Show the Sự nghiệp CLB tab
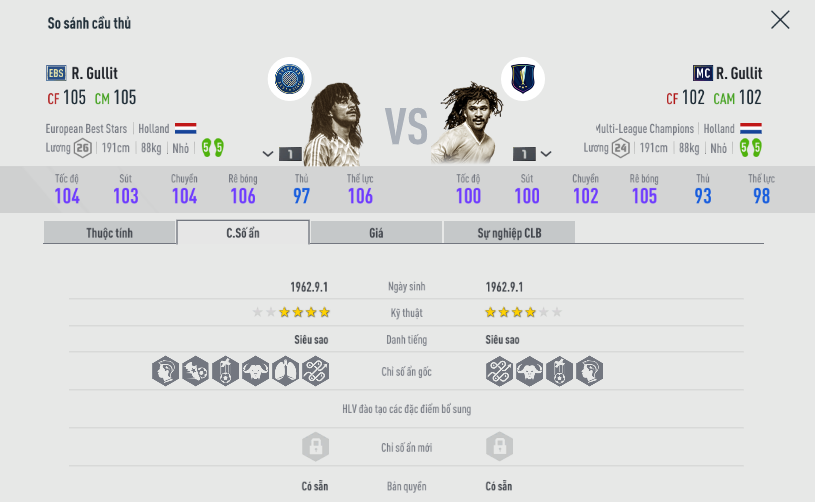The height and width of the screenshot is (502, 815). [x=509, y=233]
